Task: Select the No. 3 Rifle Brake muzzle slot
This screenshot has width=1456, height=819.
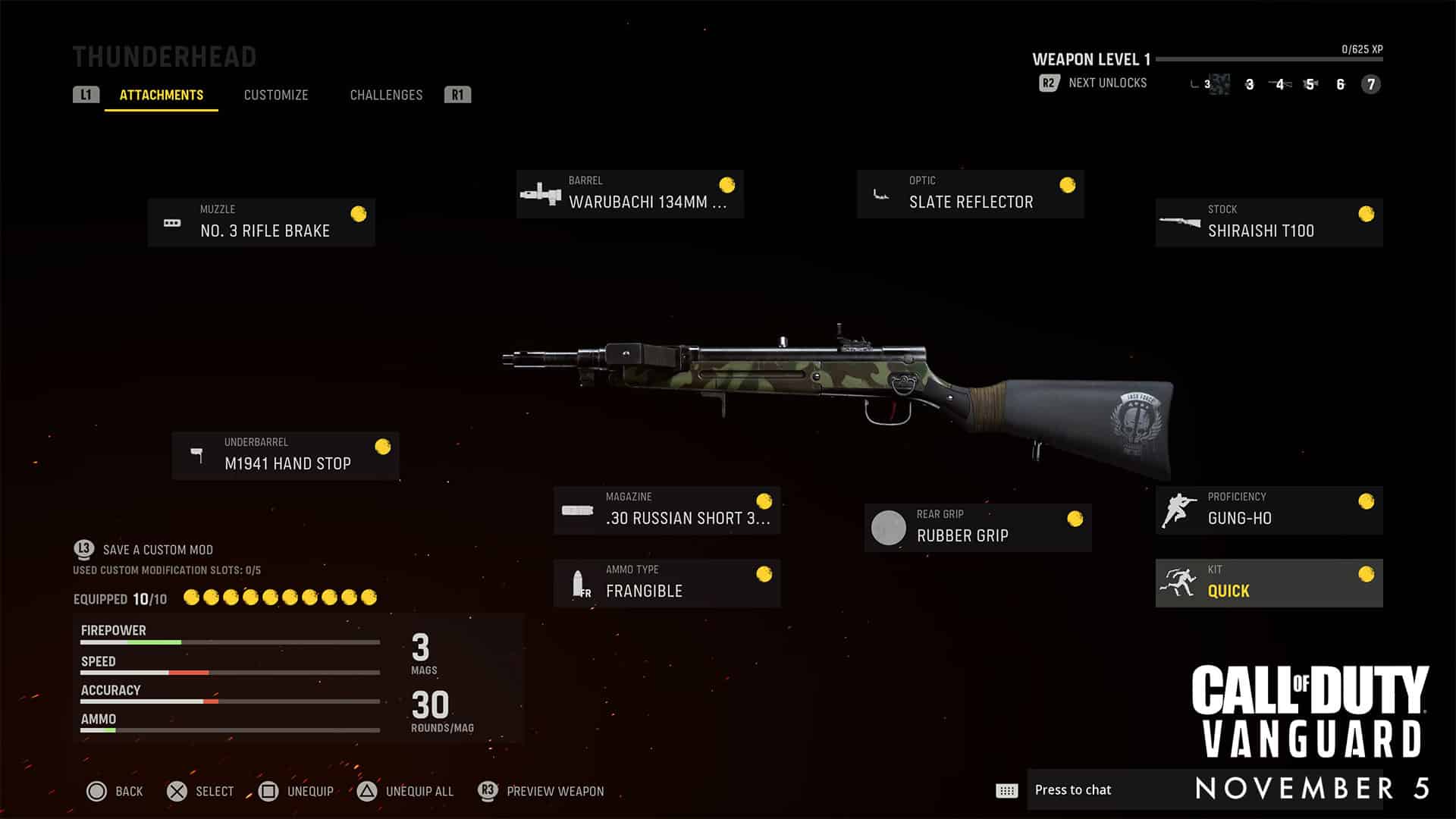Action: click(x=262, y=222)
